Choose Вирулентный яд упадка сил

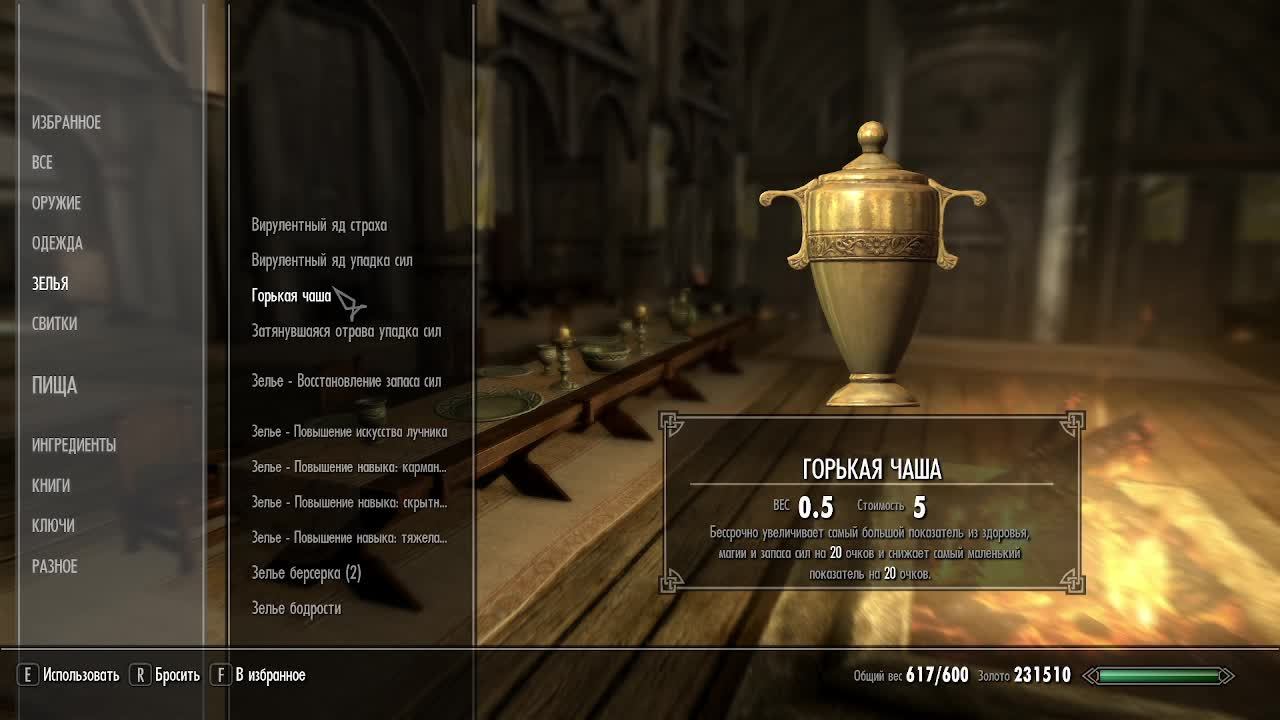tap(332, 260)
